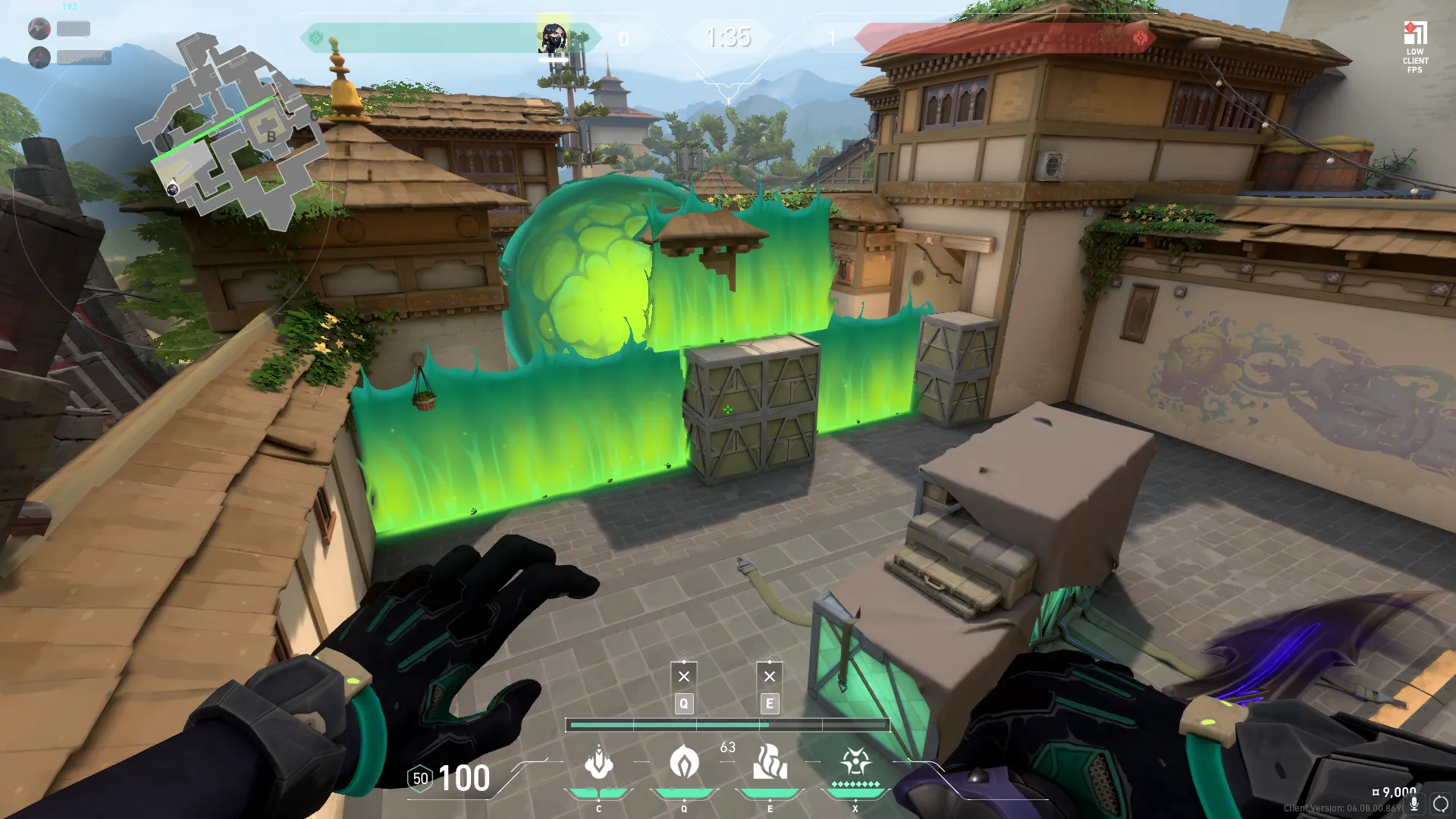Click the Viper agent portrait at top
The width and height of the screenshot is (1456, 819).
pyautogui.click(x=553, y=37)
